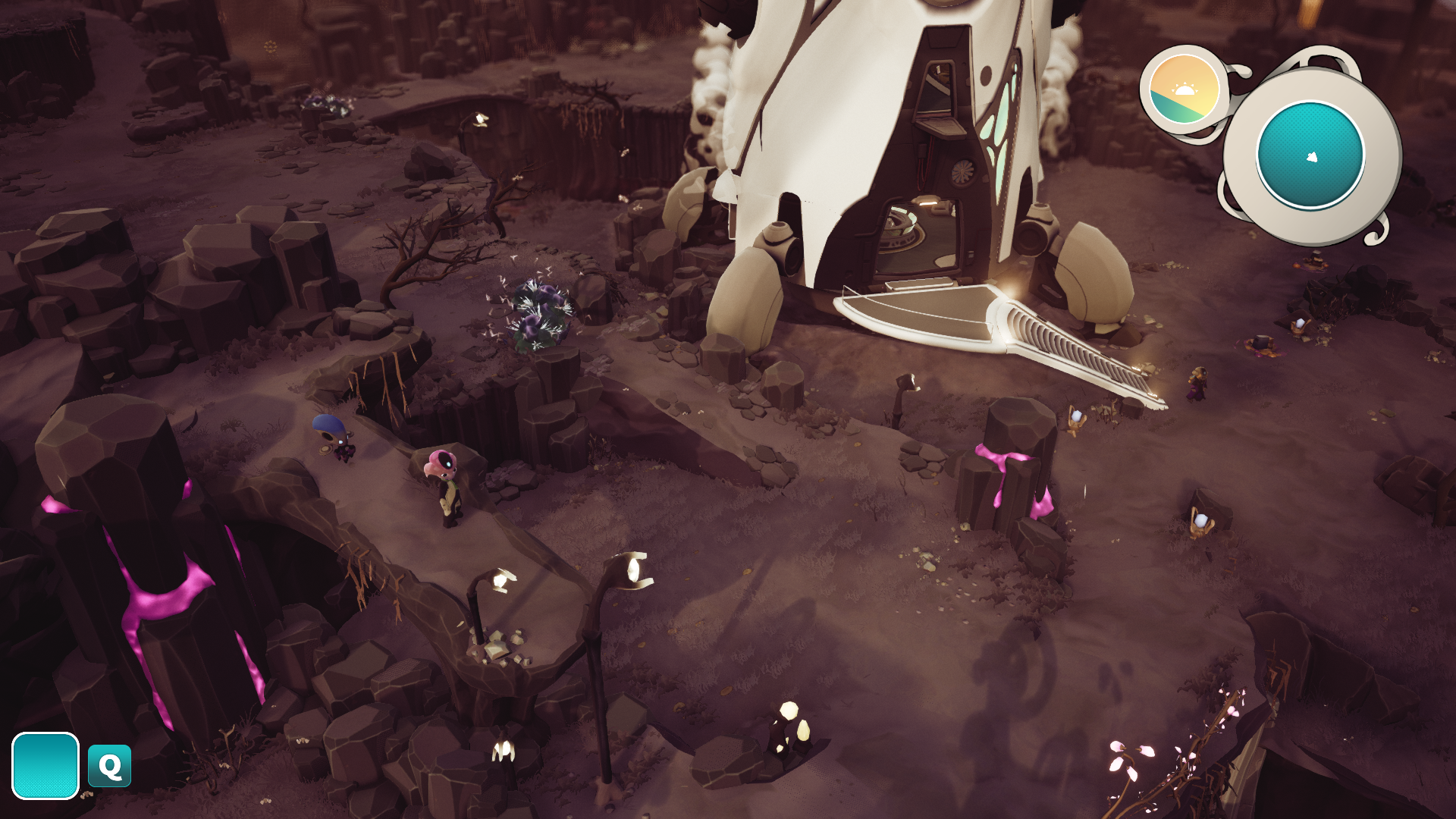Click the circular teal minimap
The width and height of the screenshot is (1456, 819).
[1310, 155]
